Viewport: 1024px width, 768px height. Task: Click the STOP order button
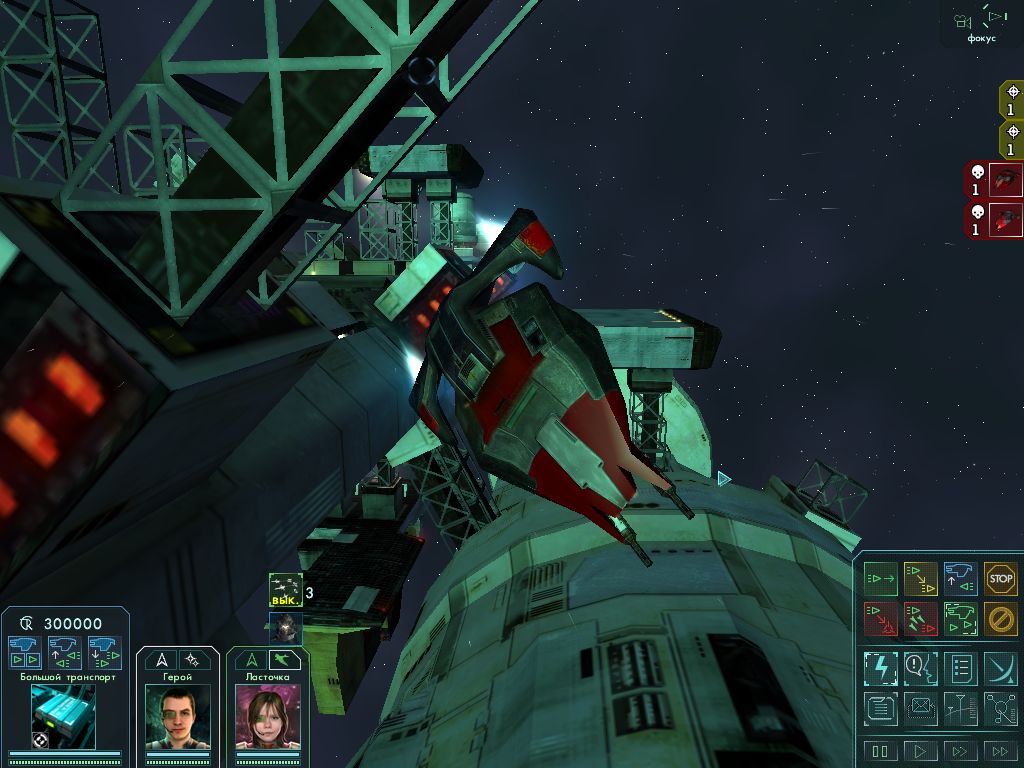tap(1000, 578)
